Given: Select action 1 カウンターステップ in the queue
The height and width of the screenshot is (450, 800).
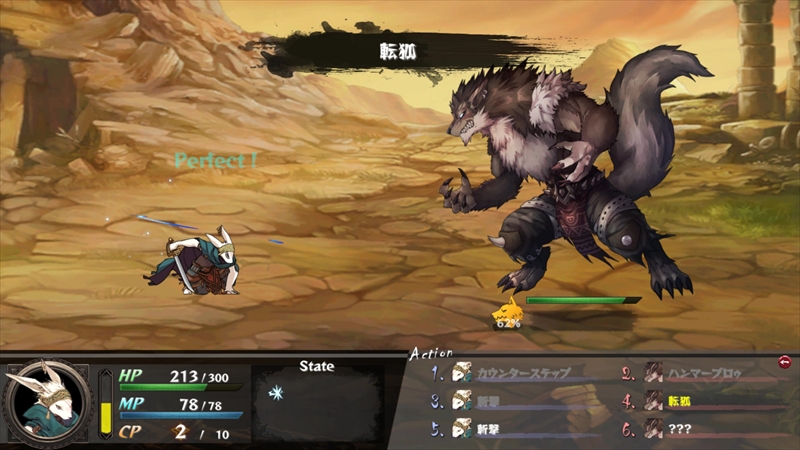Looking at the screenshot, I should coord(520,373).
